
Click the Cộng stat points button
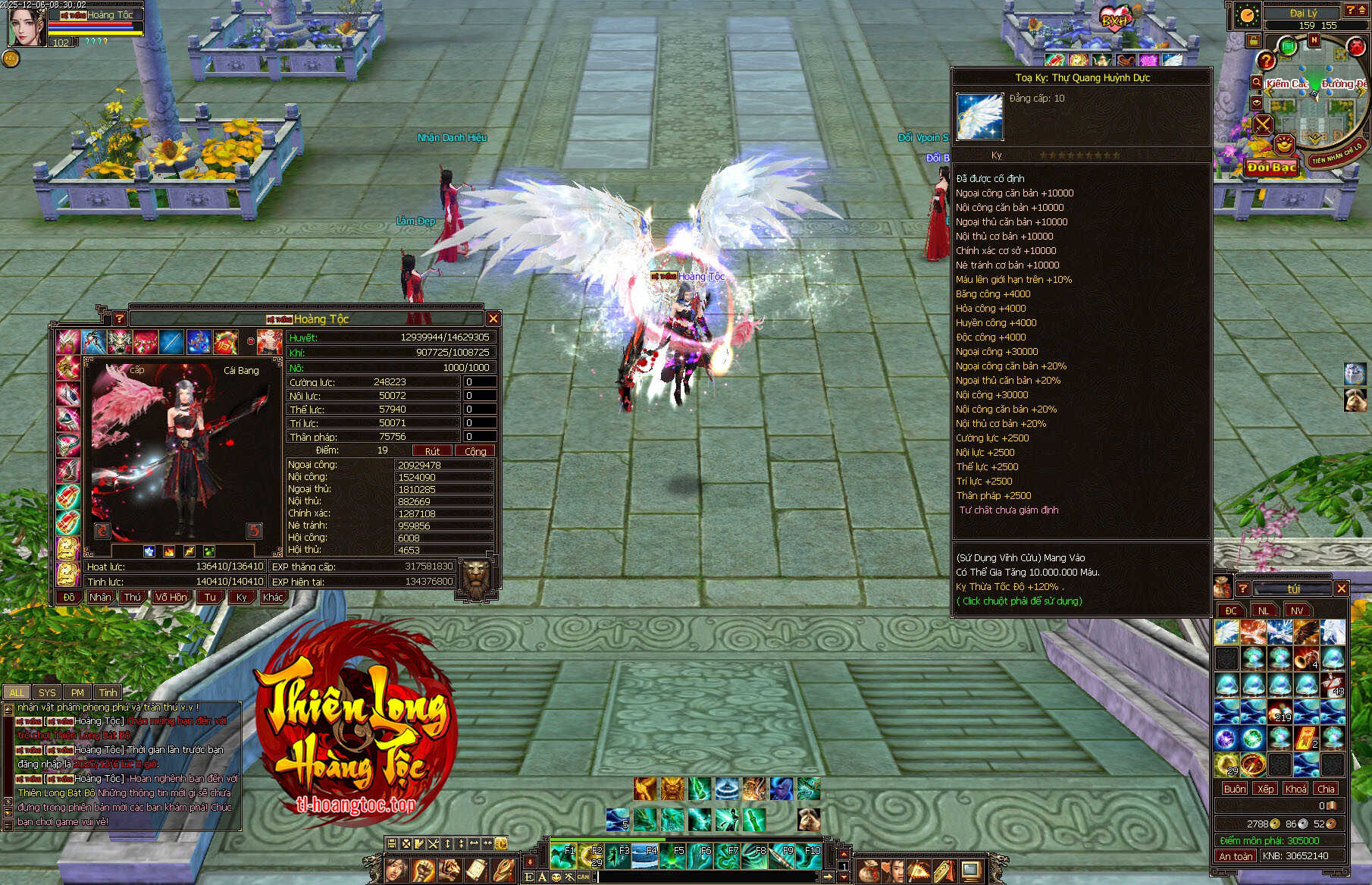pos(475,451)
